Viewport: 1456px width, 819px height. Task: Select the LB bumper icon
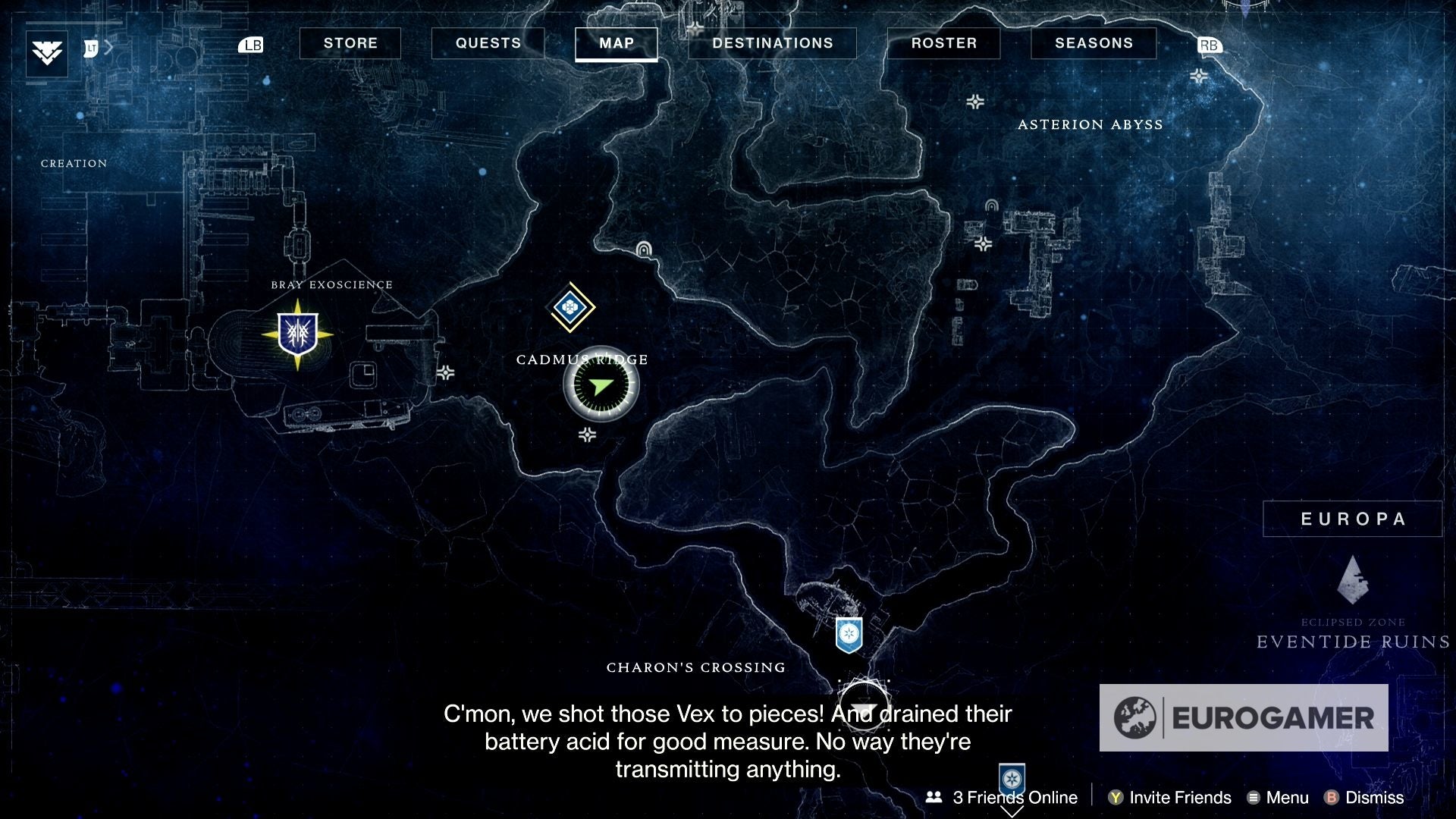point(251,45)
